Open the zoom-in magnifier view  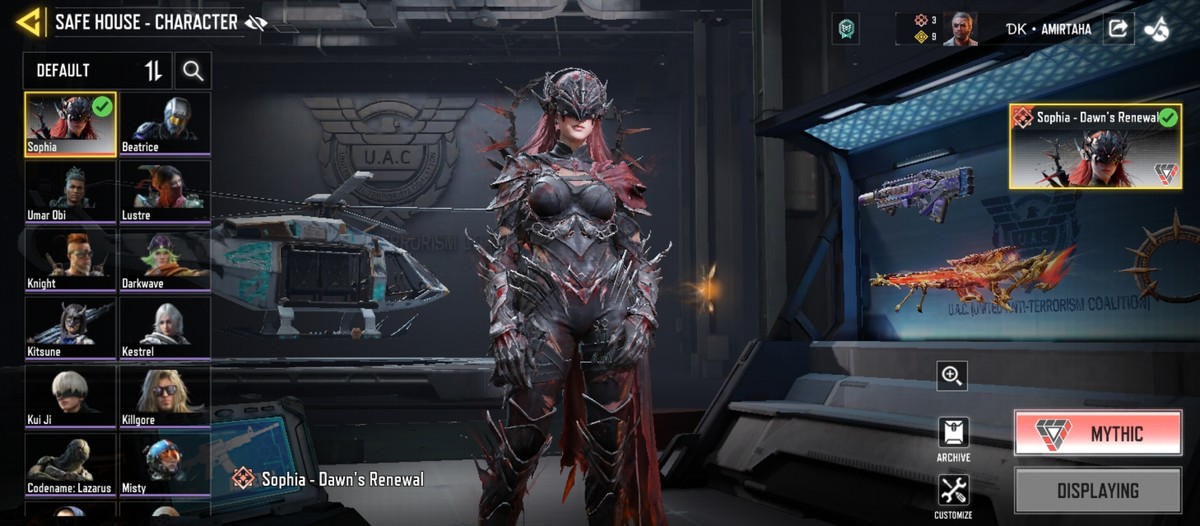click(952, 376)
